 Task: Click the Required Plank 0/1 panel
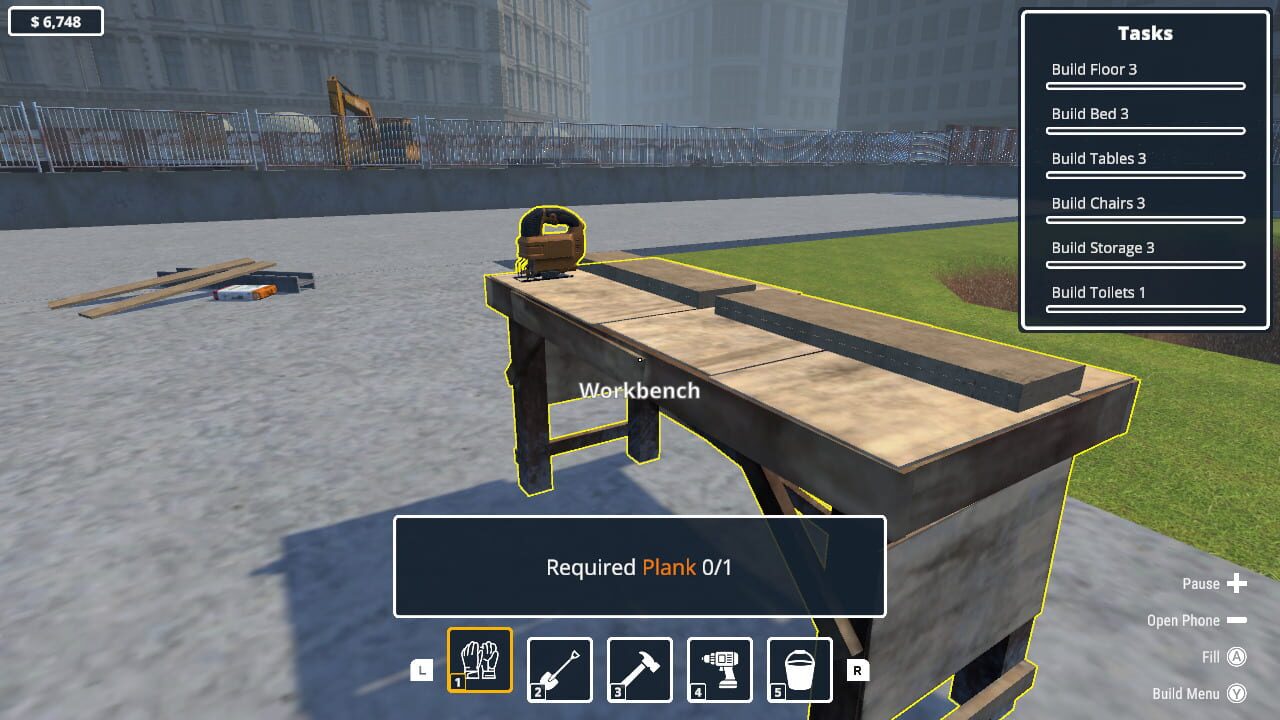[x=640, y=567]
